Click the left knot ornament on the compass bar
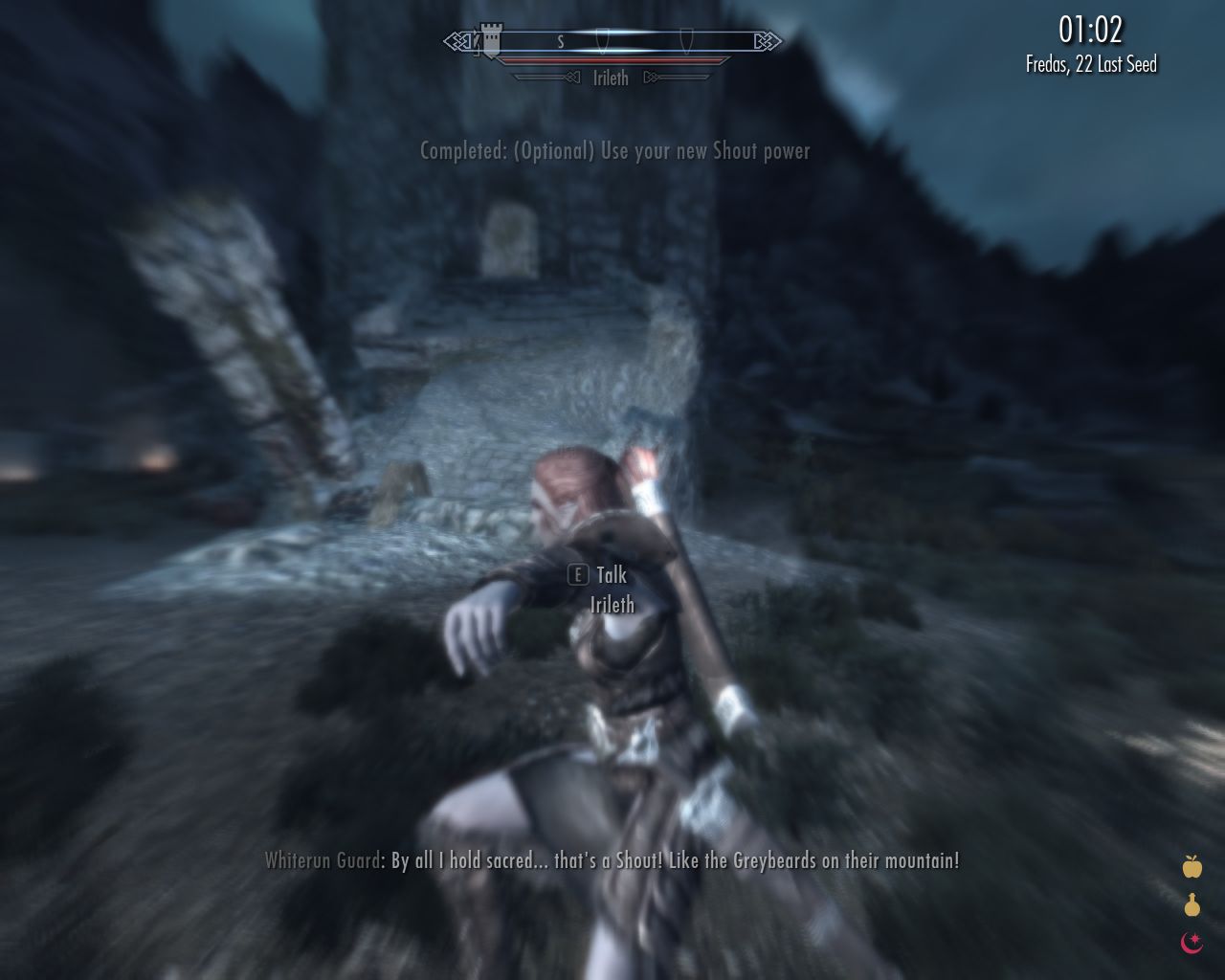The image size is (1225, 980). [455, 40]
